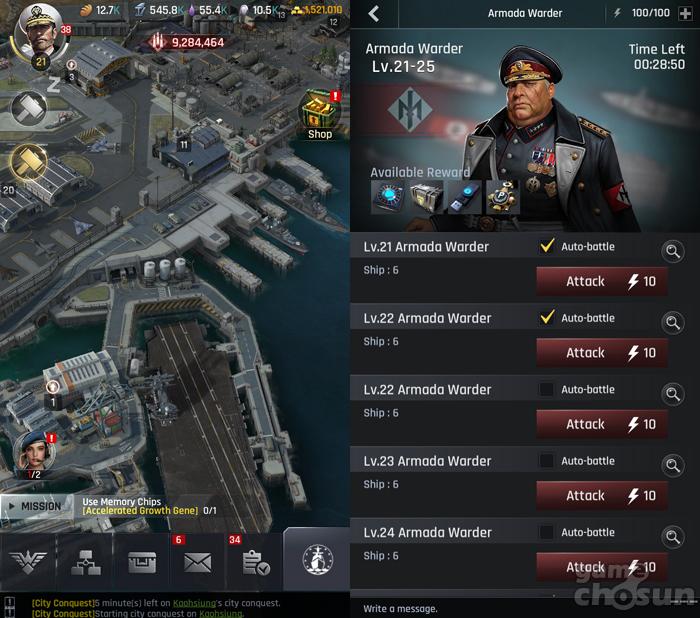Enable Auto-battle for Lv.23 Armada Warder
This screenshot has width=700, height=618.
click(547, 461)
